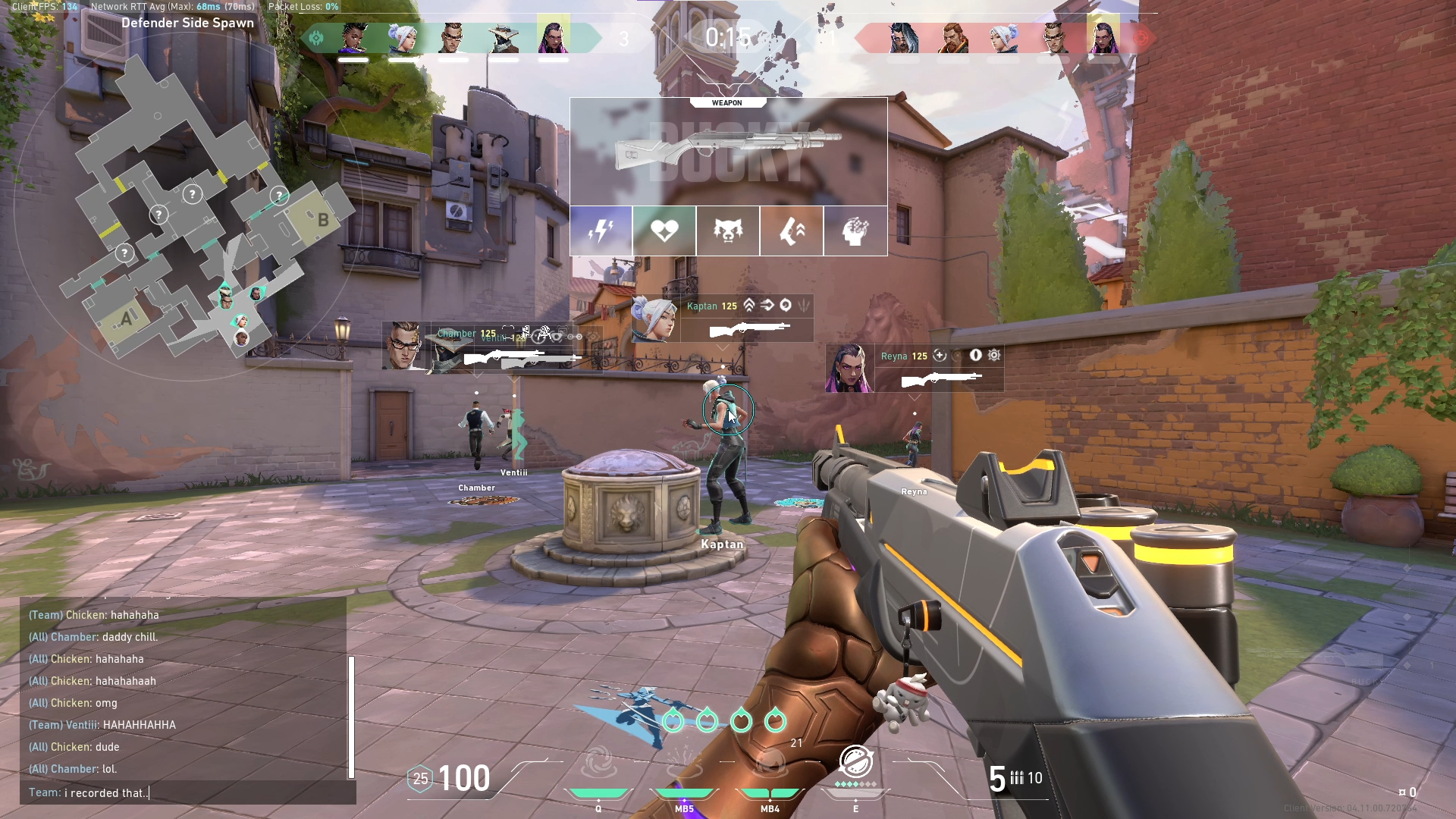Select Kaptan's teammate info card

722,318
